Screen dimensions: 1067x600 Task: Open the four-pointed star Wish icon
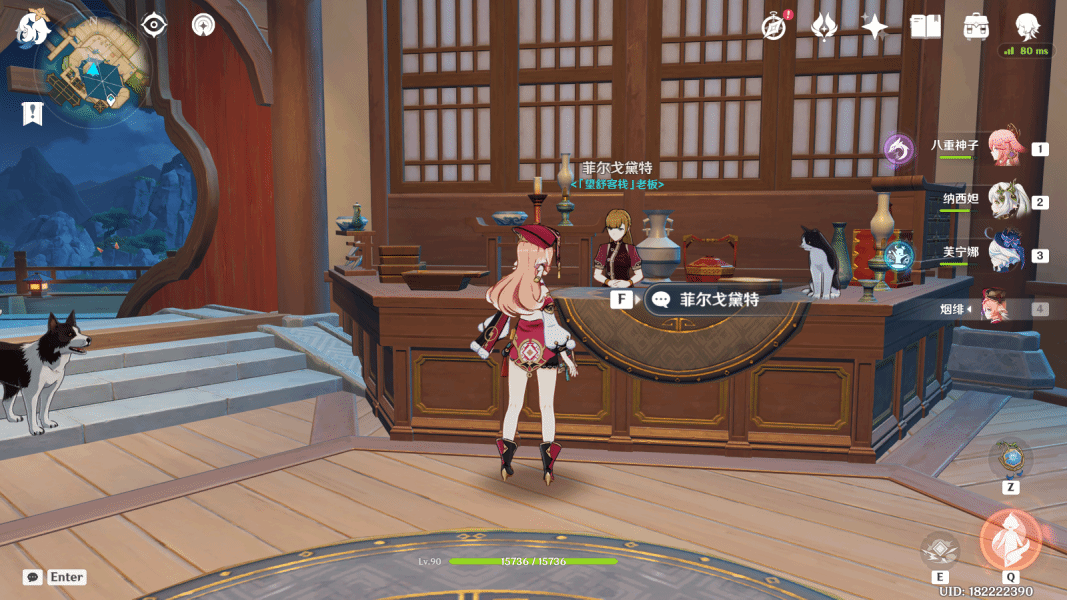coord(875,27)
